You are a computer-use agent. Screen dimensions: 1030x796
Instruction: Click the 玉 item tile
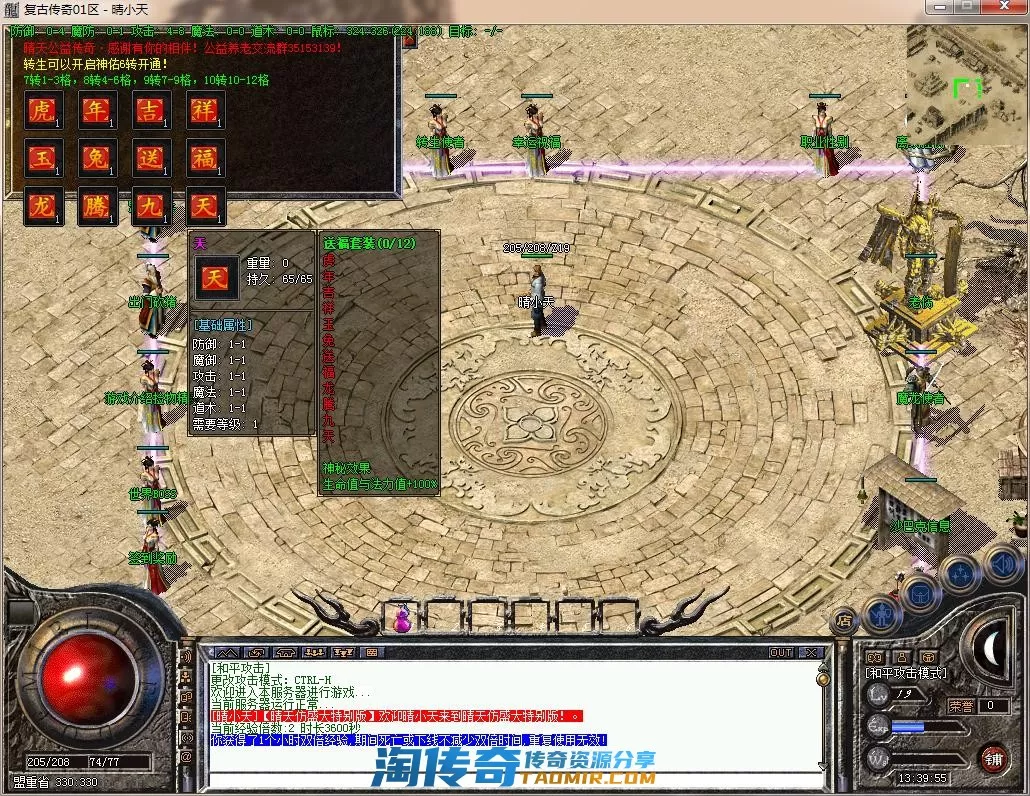click(43, 158)
